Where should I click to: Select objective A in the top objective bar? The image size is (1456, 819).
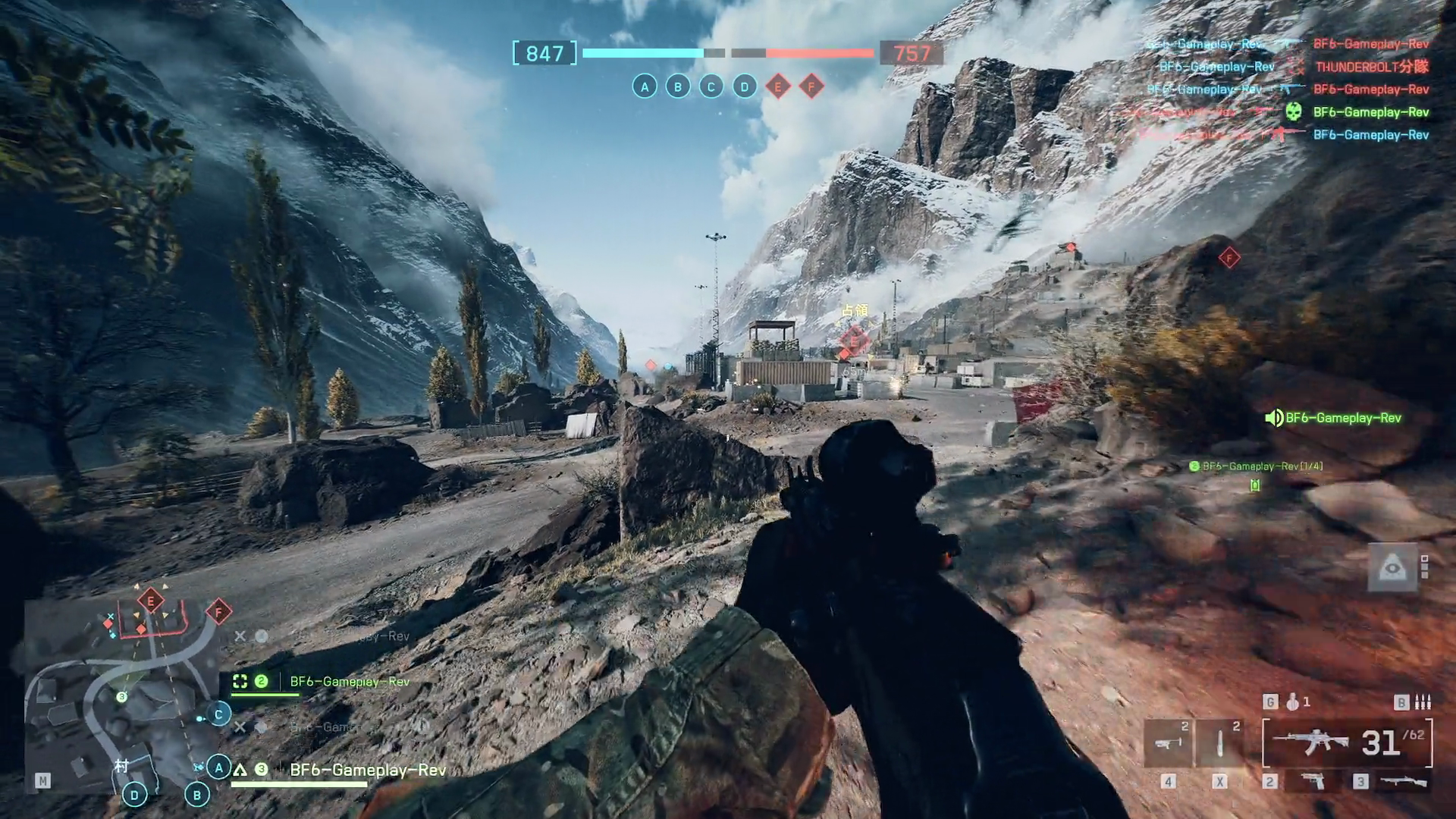645,87
